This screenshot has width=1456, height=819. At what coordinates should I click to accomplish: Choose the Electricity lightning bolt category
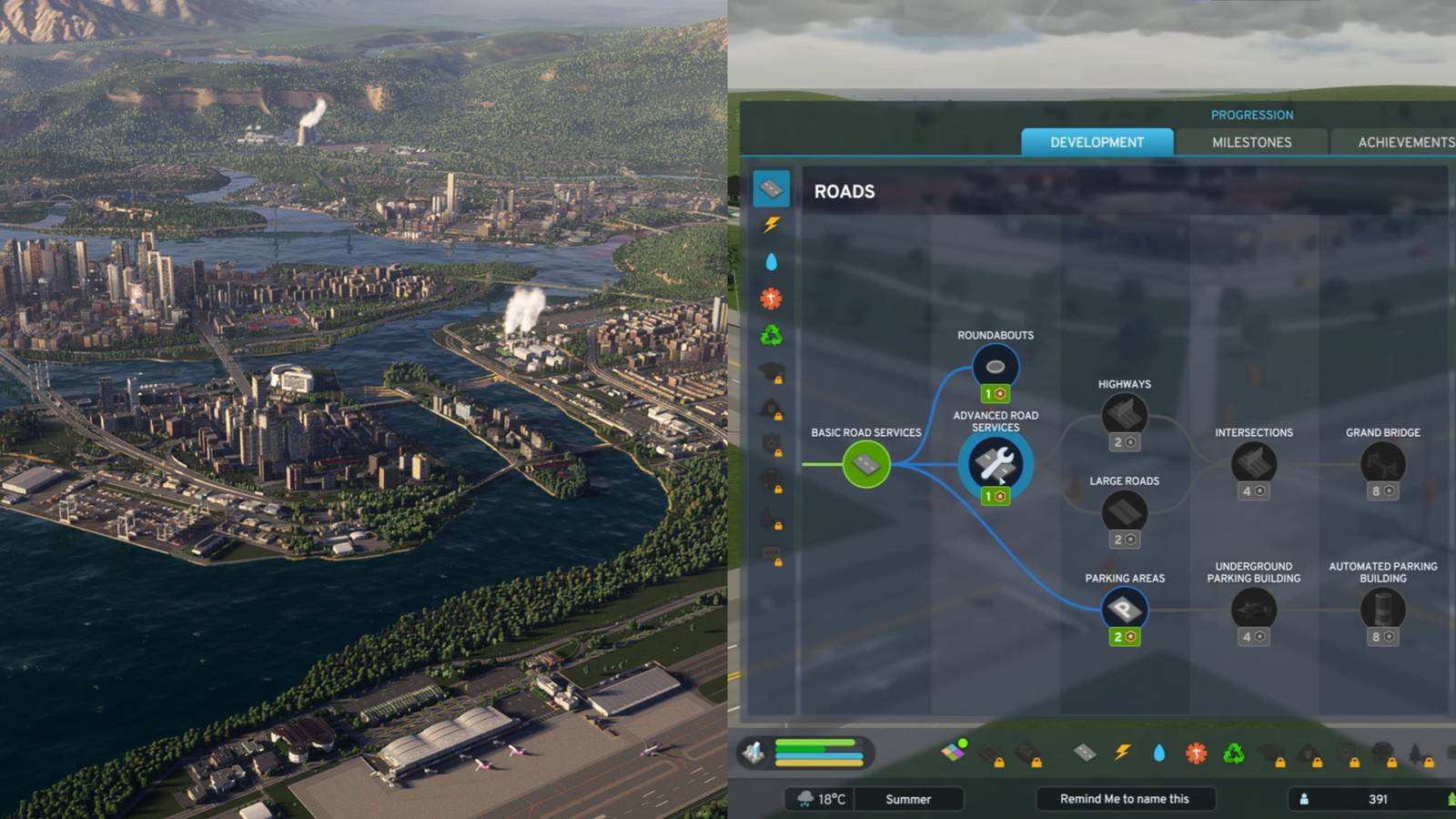tap(771, 225)
